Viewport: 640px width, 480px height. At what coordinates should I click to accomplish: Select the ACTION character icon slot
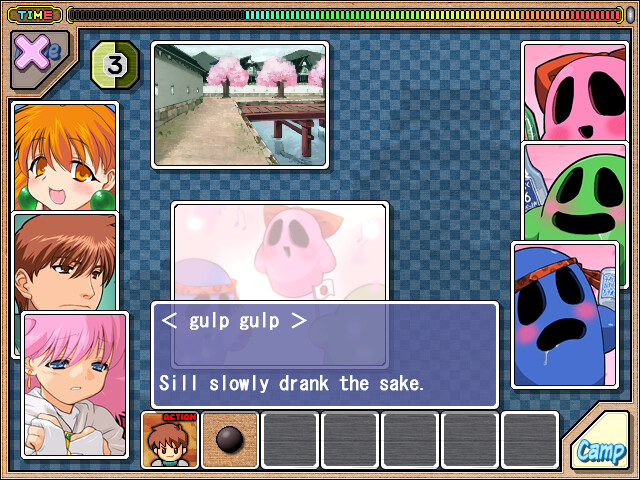pos(169,440)
